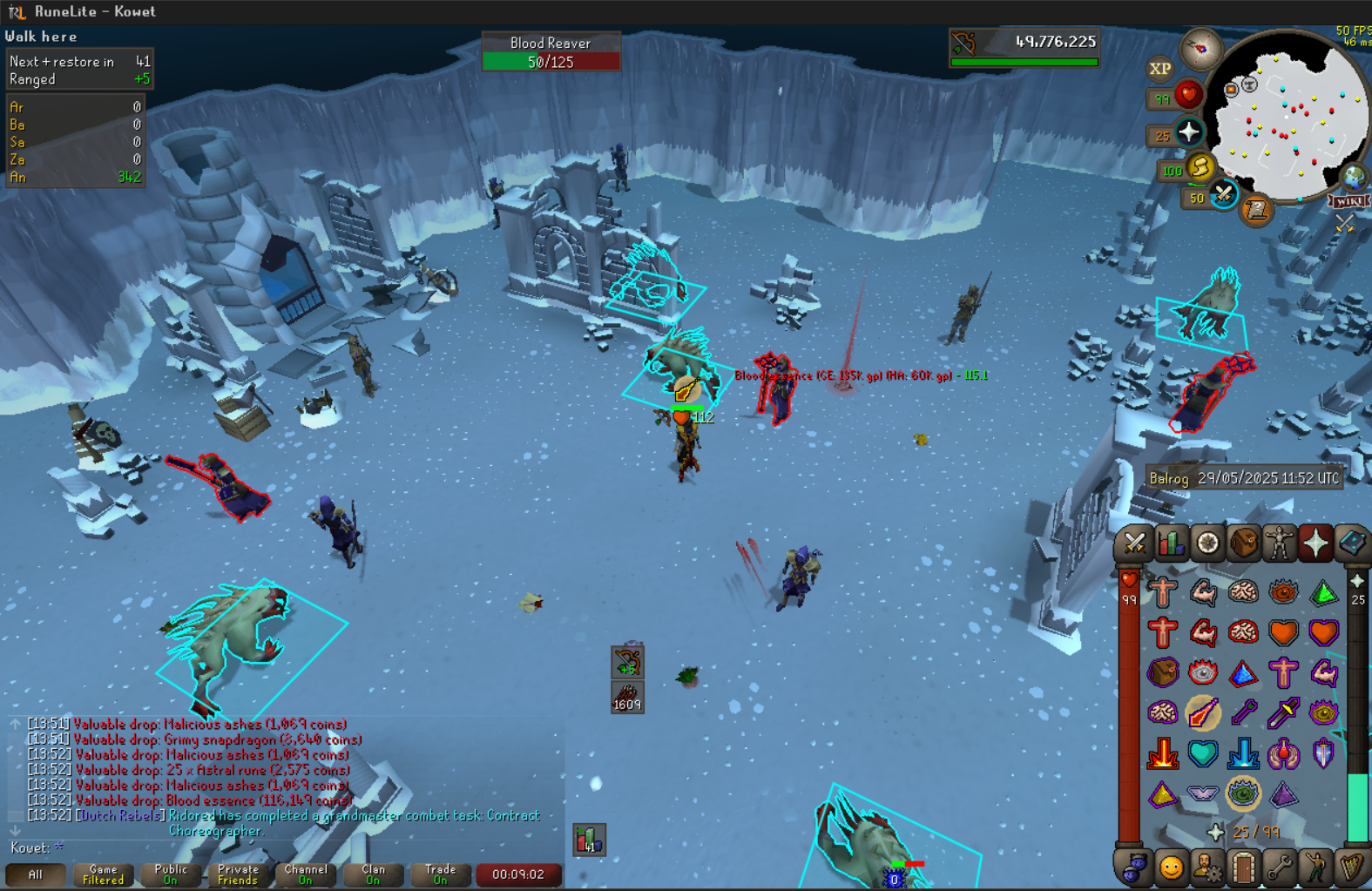Click the compass to face north
This screenshot has width=1372, height=891.
(x=1200, y=49)
